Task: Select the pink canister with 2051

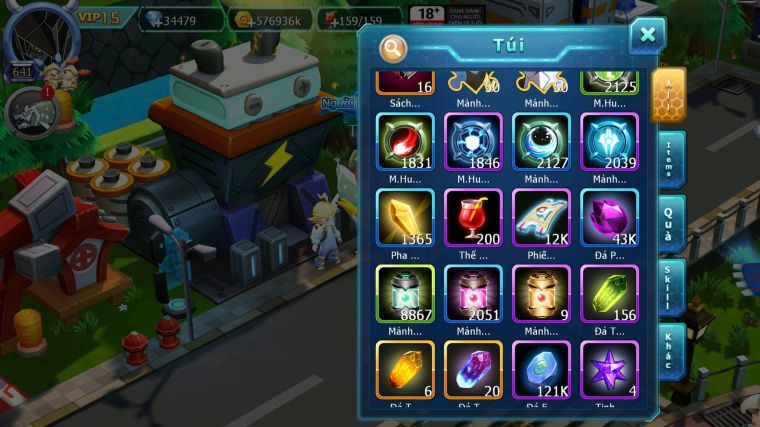Action: pos(473,293)
